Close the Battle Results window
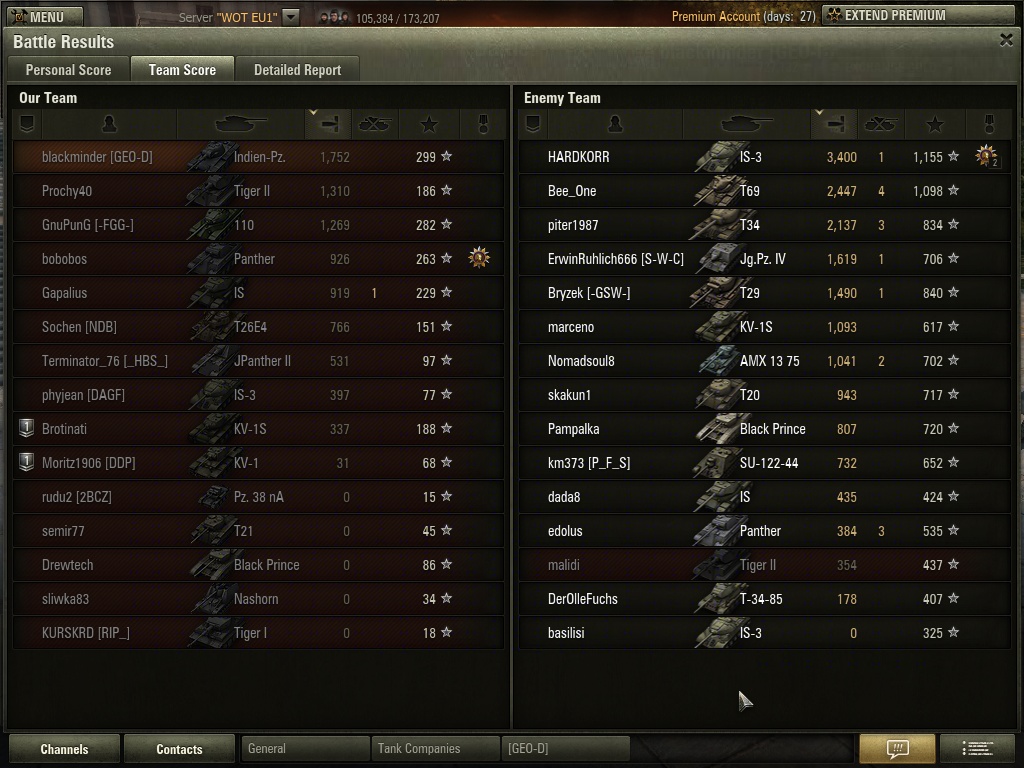Screen dimensions: 1024x768 (x=1006, y=40)
